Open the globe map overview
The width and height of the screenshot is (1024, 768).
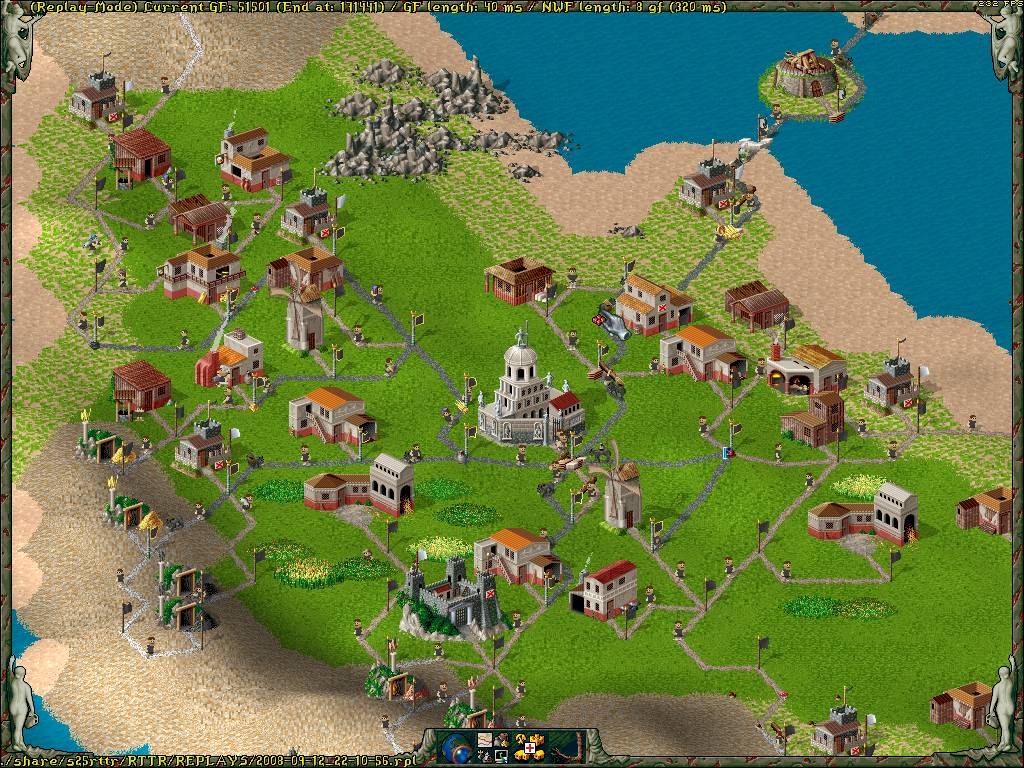[455, 746]
